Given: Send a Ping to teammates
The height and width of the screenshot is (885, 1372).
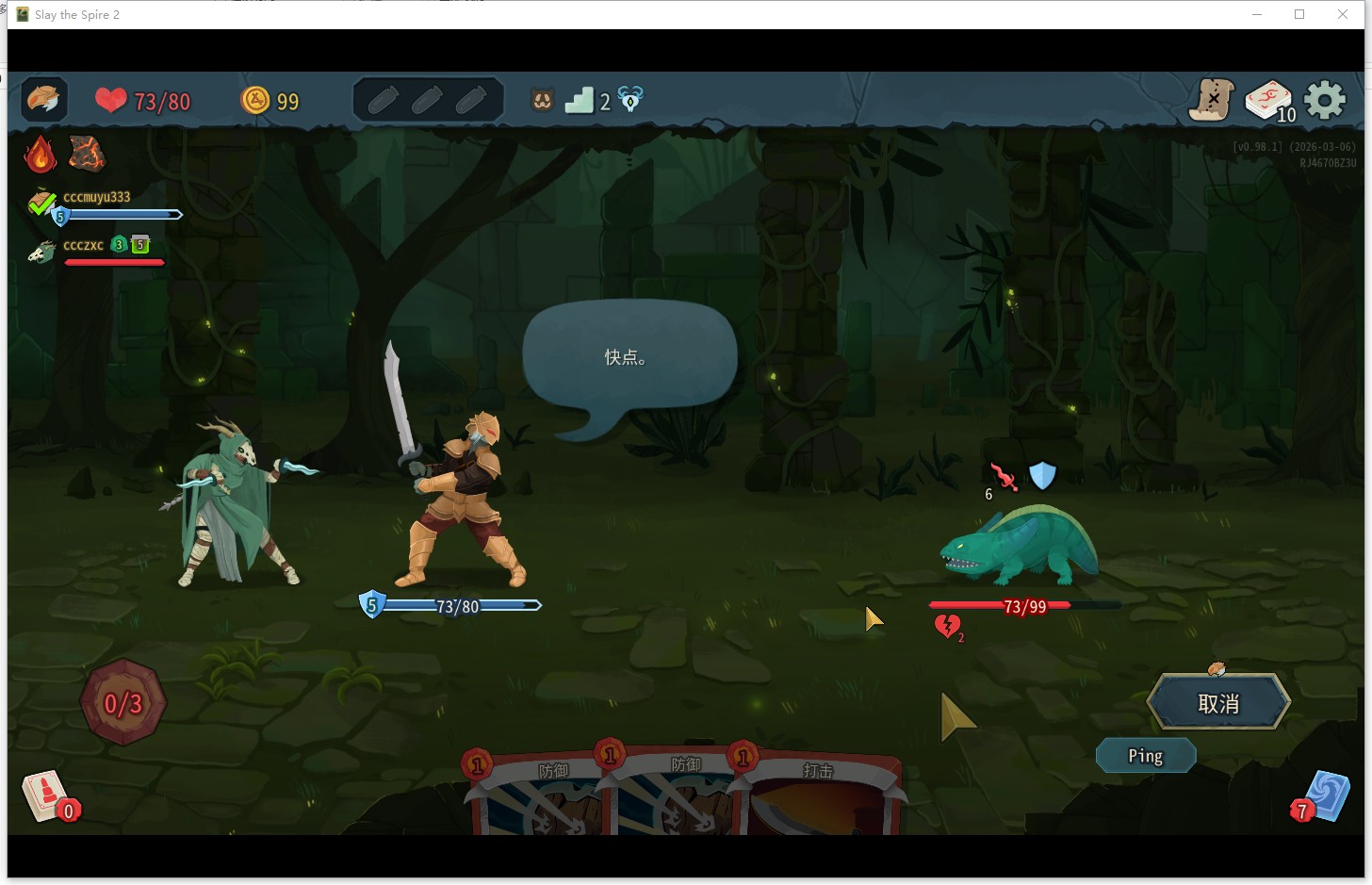Looking at the screenshot, I should 1145,756.
